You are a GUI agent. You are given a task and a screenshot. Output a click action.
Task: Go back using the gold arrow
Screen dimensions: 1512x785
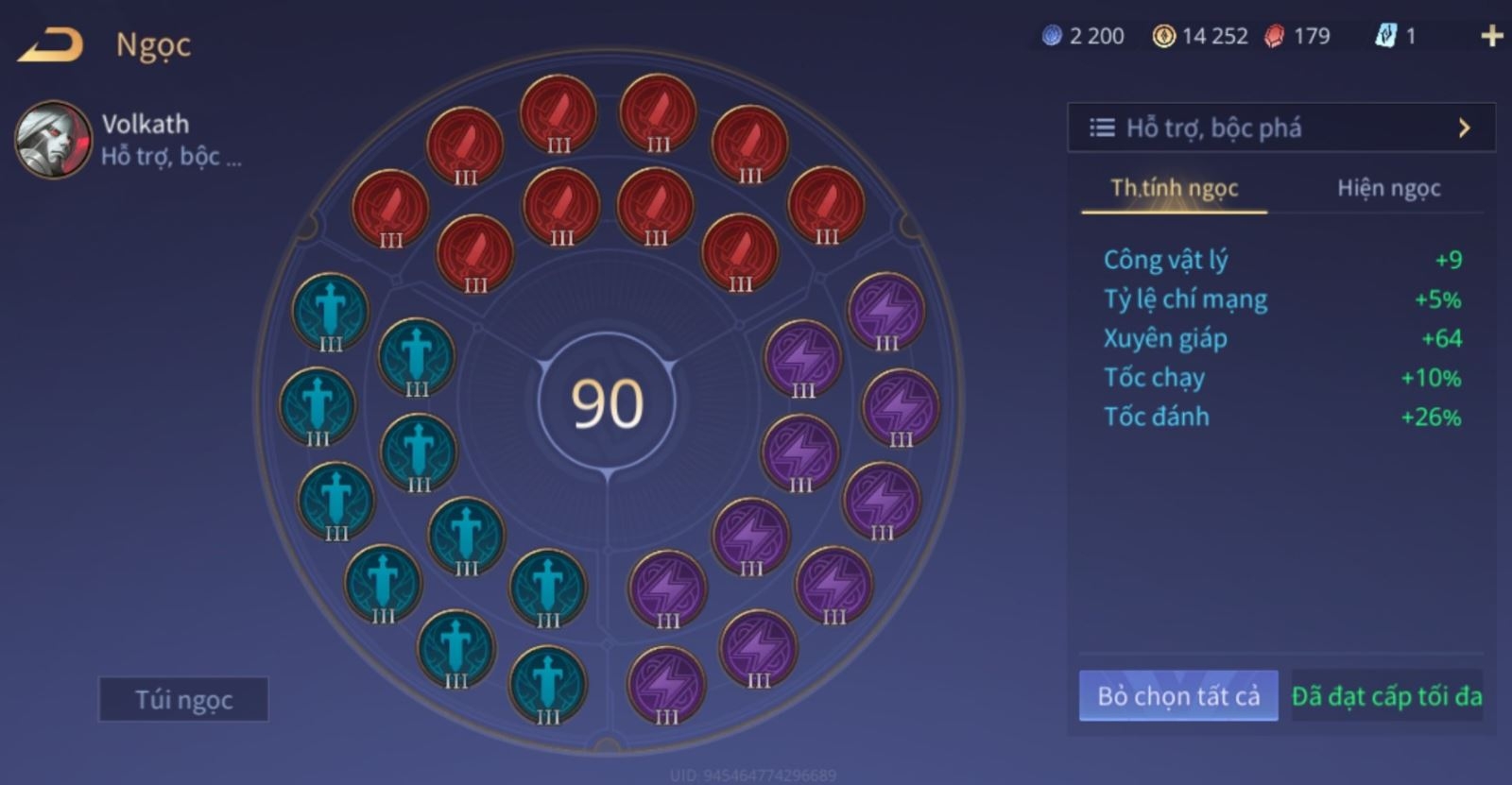pyautogui.click(x=50, y=44)
